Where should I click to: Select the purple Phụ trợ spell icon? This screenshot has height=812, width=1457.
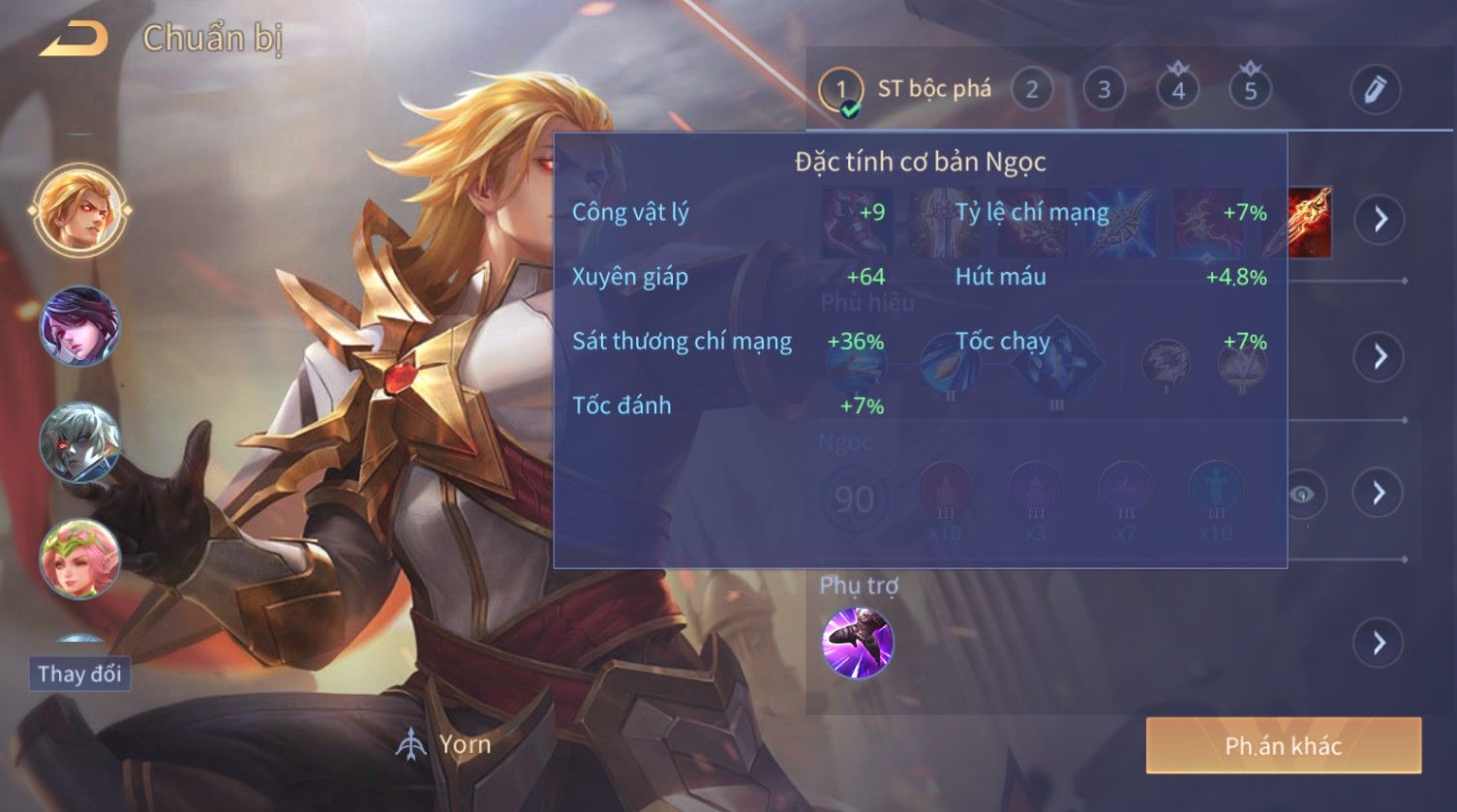coord(858,643)
